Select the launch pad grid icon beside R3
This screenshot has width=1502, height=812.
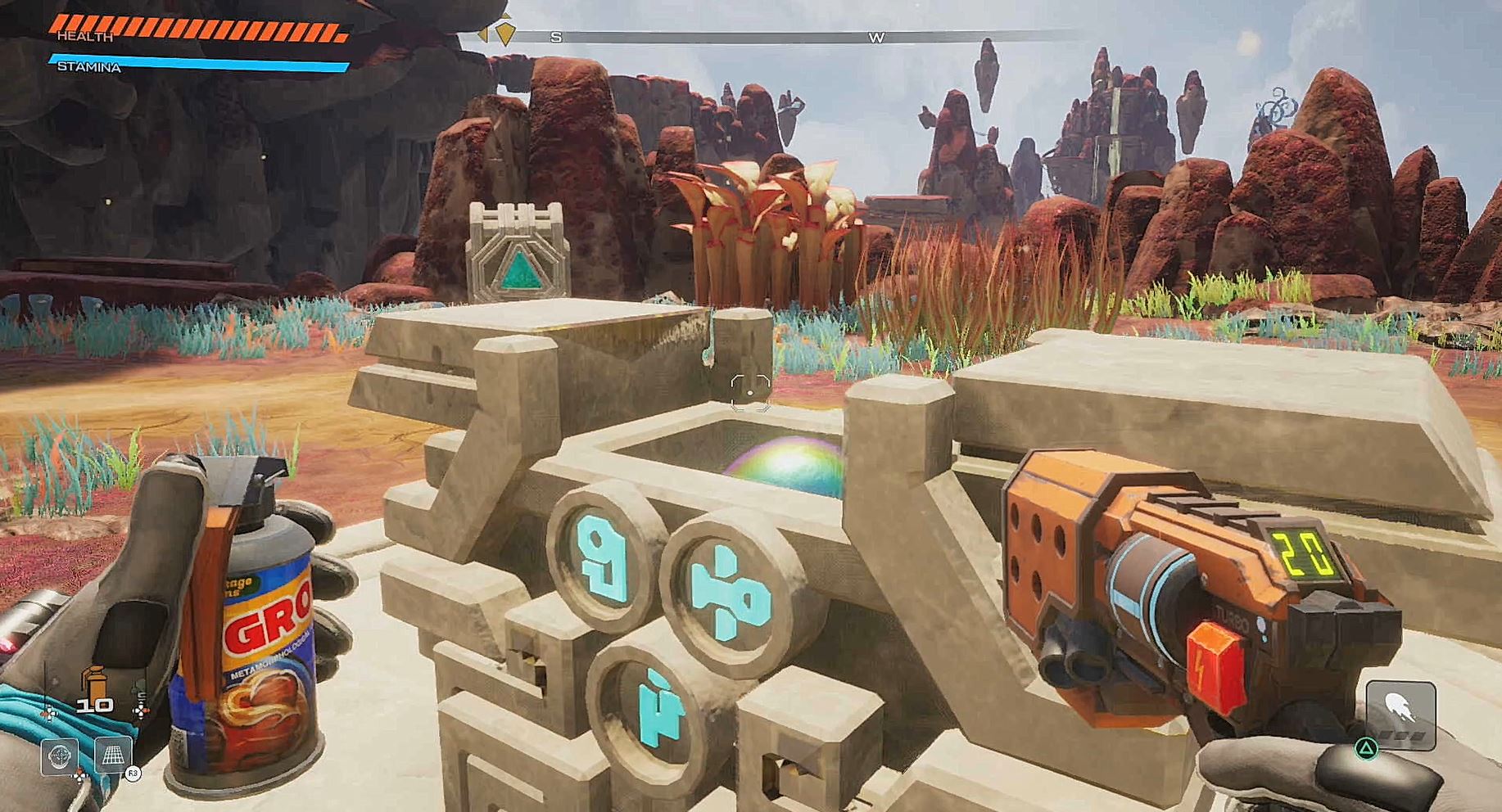114,755
